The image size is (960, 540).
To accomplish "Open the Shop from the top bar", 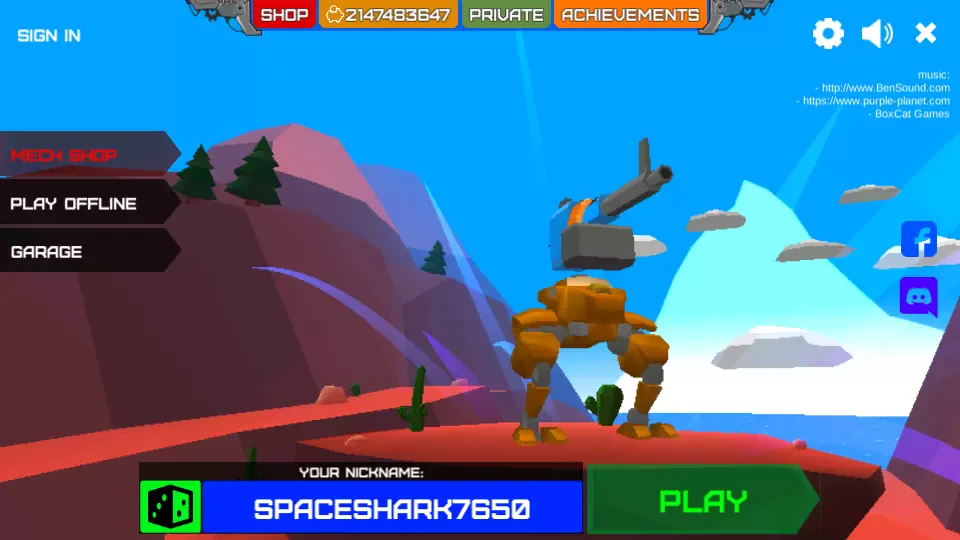I will point(285,15).
